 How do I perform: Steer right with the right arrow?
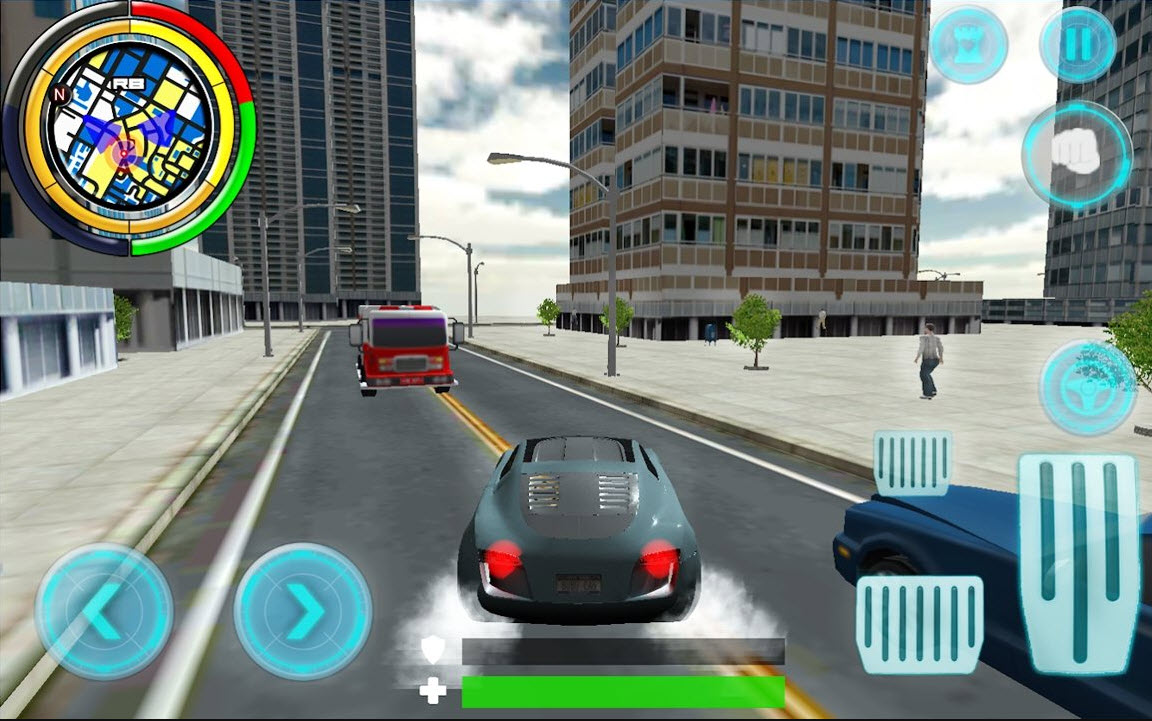(x=303, y=612)
